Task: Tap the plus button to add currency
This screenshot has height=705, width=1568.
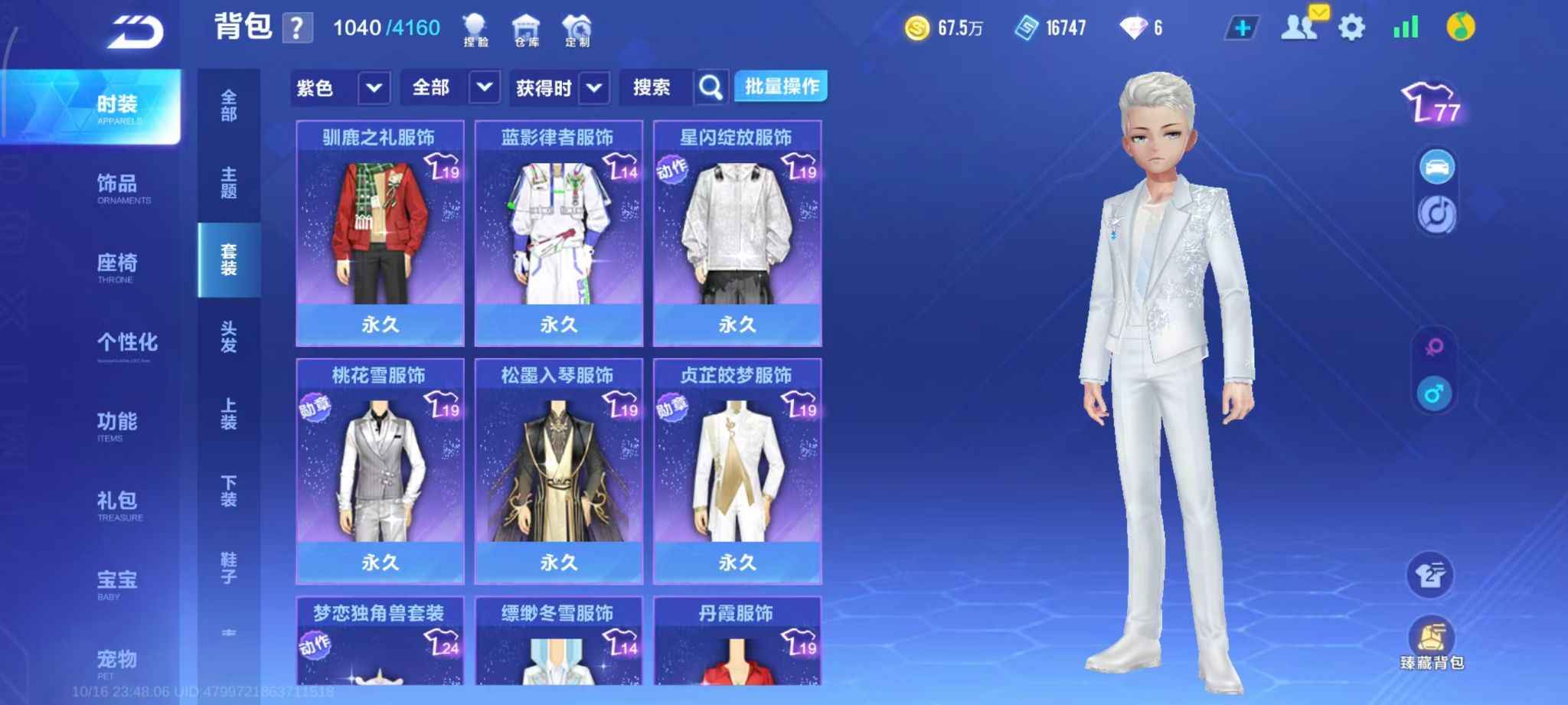Action: click(x=1242, y=28)
